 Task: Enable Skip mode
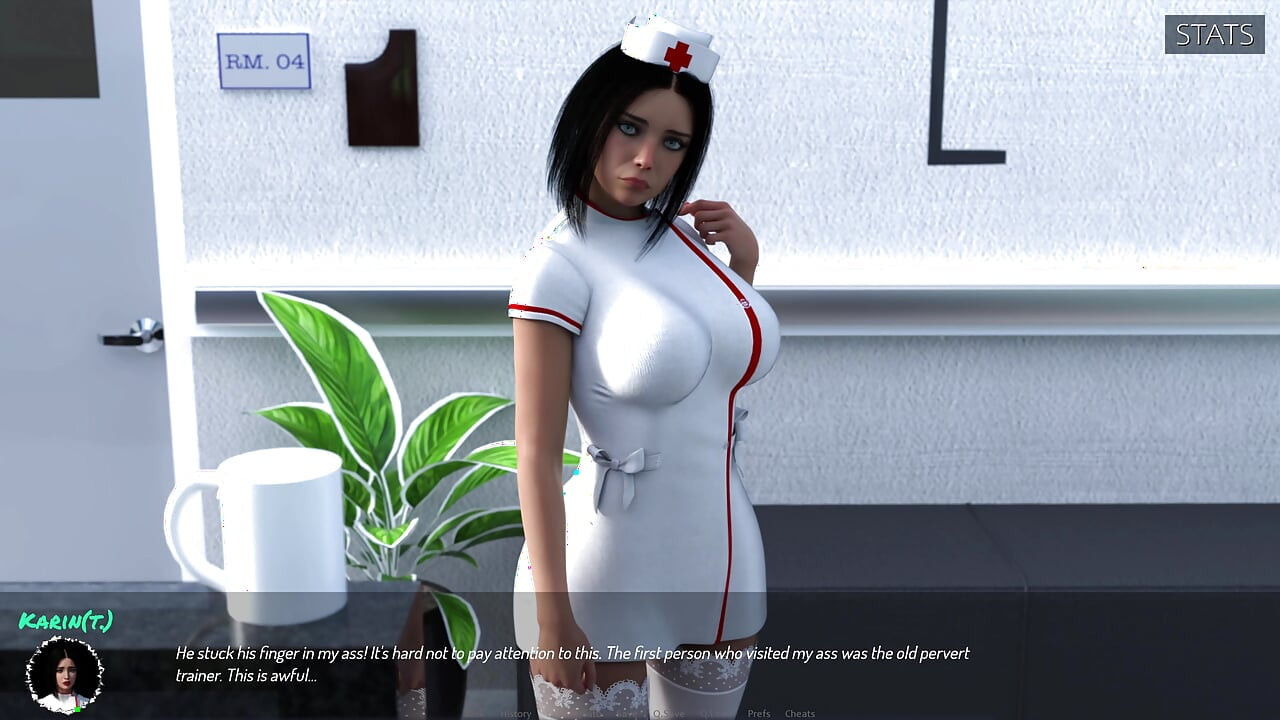coord(558,713)
